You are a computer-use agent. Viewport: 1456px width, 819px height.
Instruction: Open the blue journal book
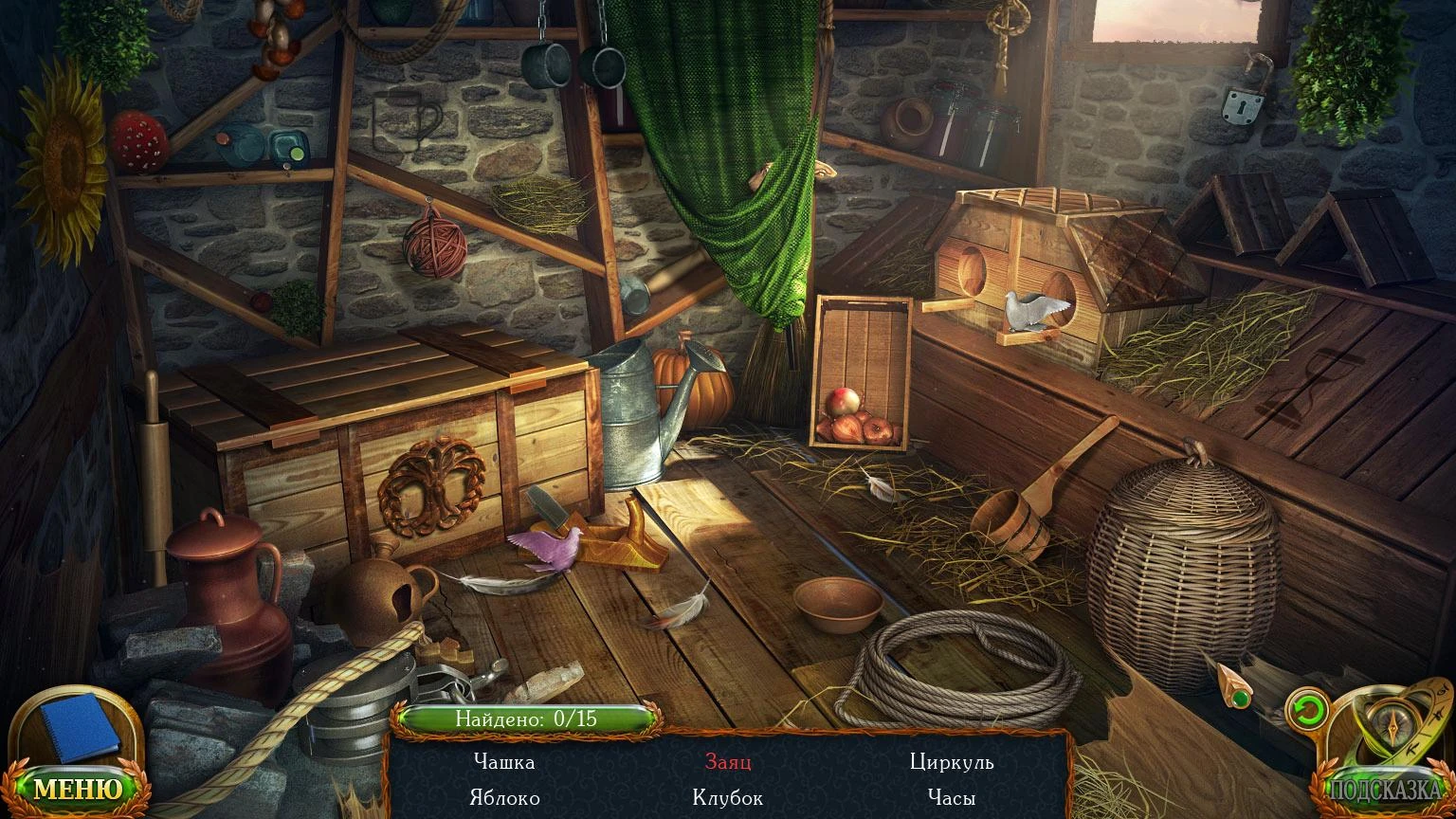[80, 726]
